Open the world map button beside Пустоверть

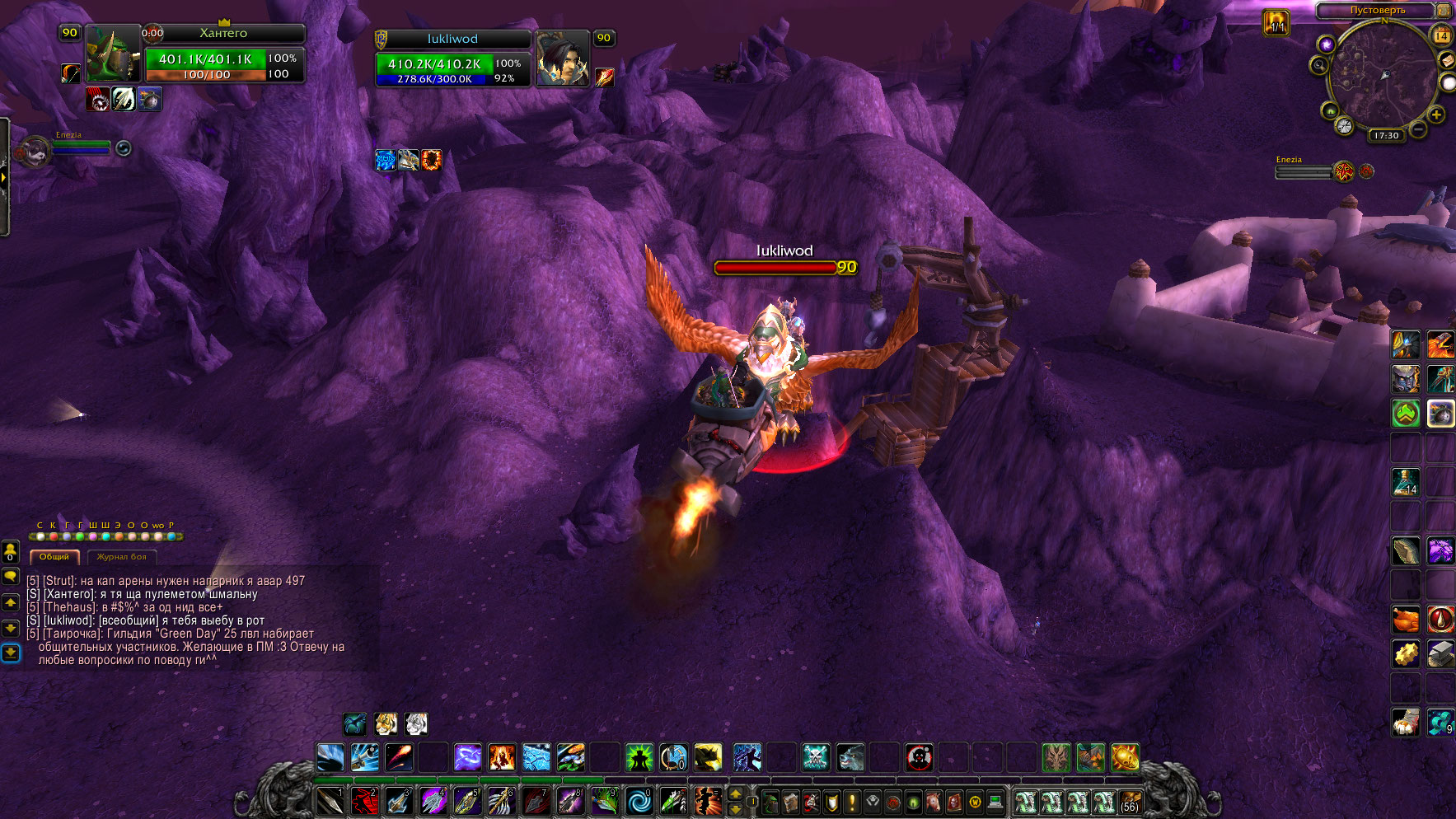(1444, 10)
